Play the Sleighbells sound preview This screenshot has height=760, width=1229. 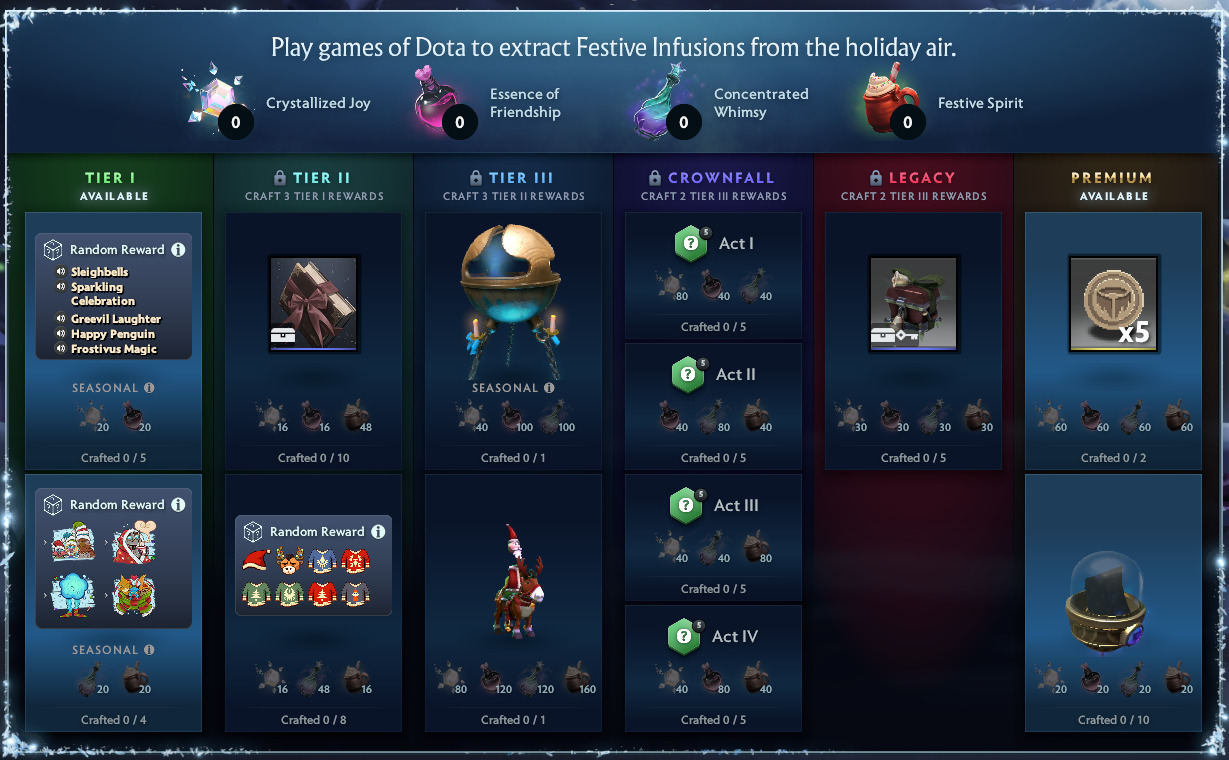pyautogui.click(x=61, y=272)
